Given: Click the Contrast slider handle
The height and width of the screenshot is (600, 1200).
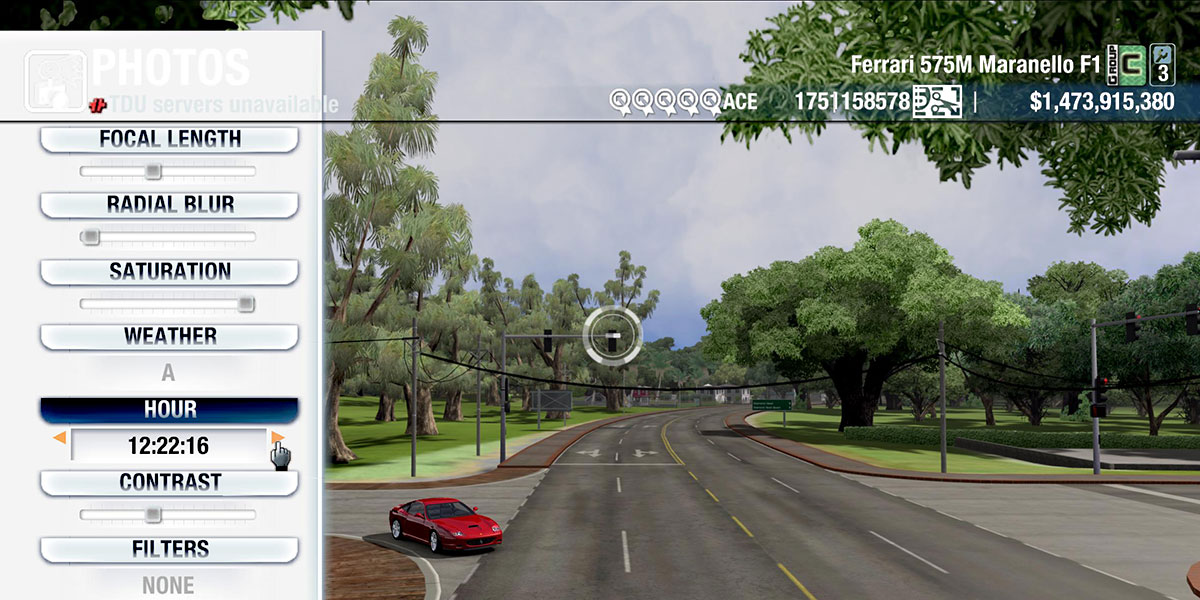Looking at the screenshot, I should point(152,515).
